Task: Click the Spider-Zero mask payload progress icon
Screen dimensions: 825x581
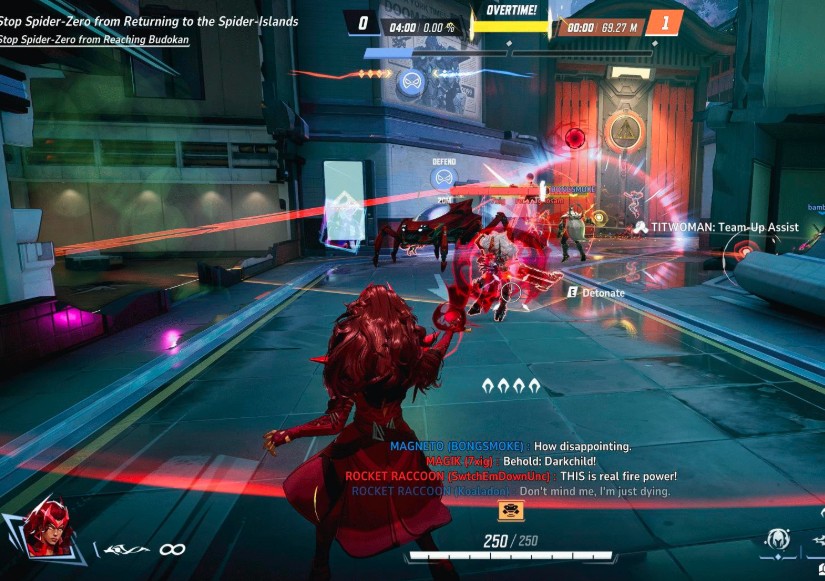Action: tap(409, 82)
